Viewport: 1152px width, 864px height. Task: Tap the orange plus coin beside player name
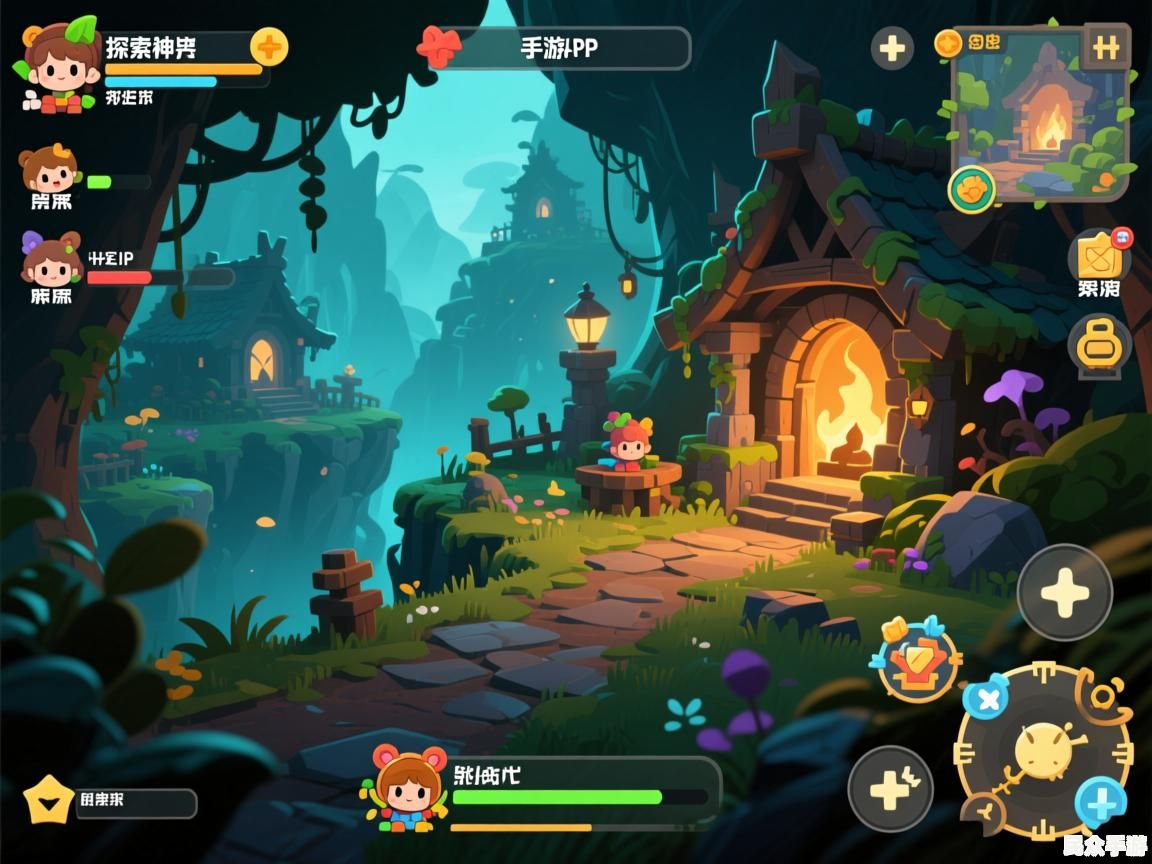tap(268, 46)
